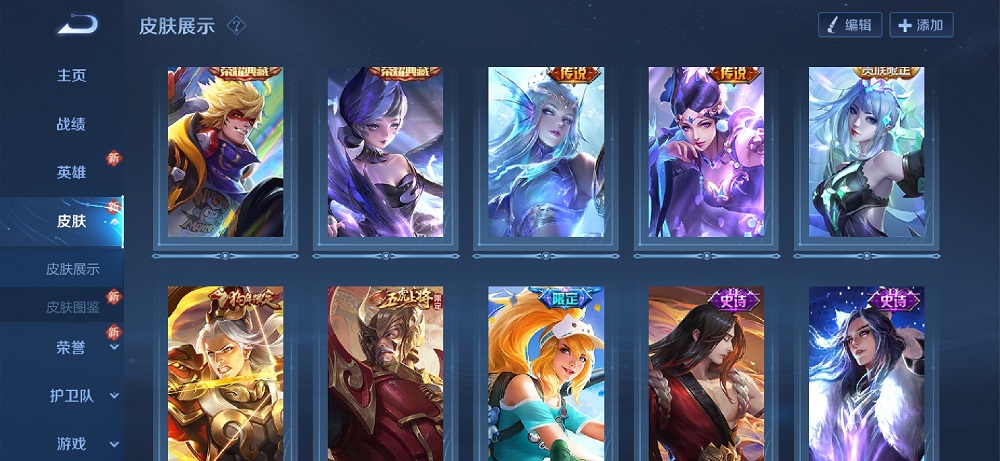Click the 添加 add button

pos(921,25)
